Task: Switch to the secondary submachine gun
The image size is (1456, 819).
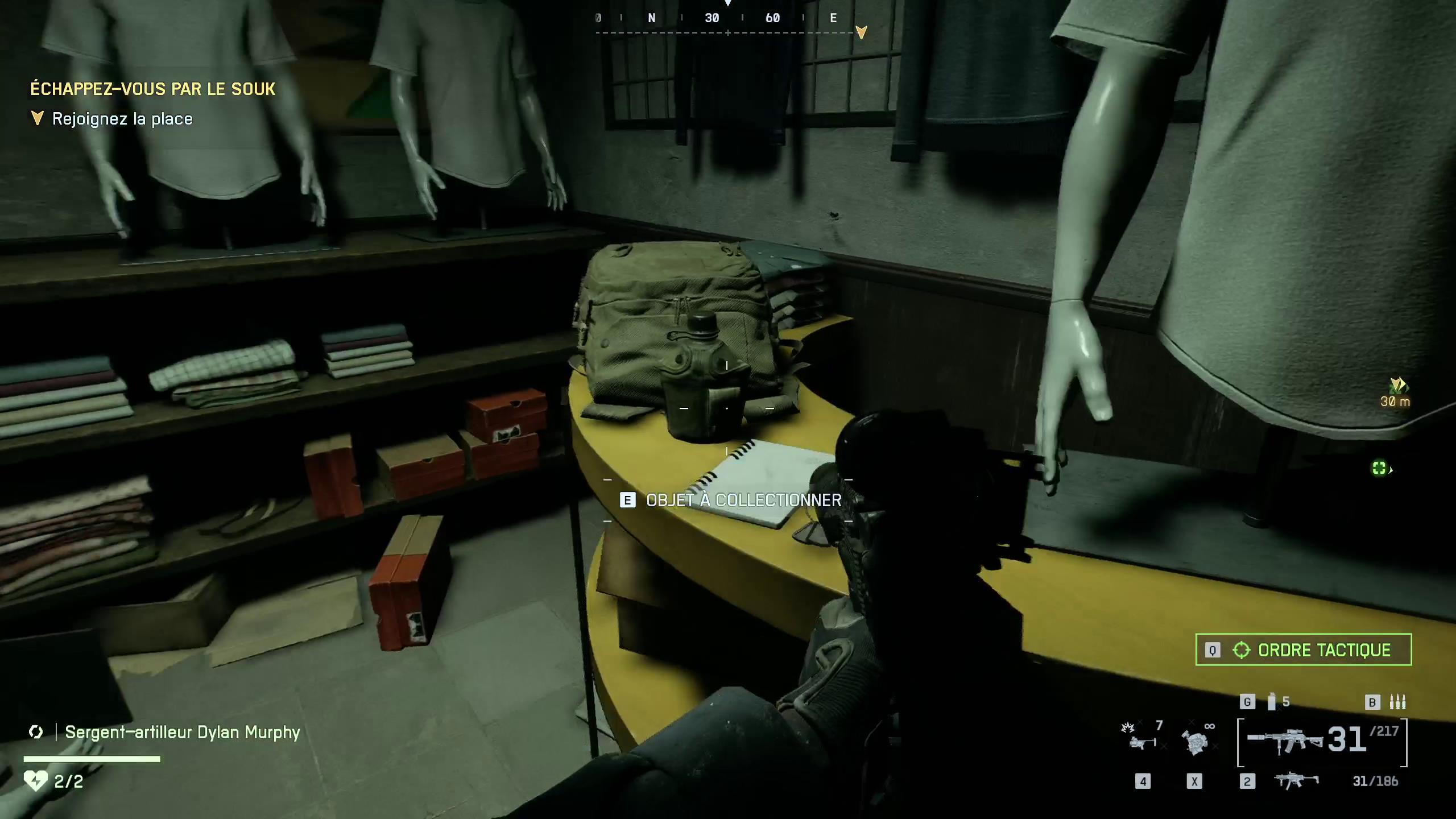Action: (x=1296, y=780)
